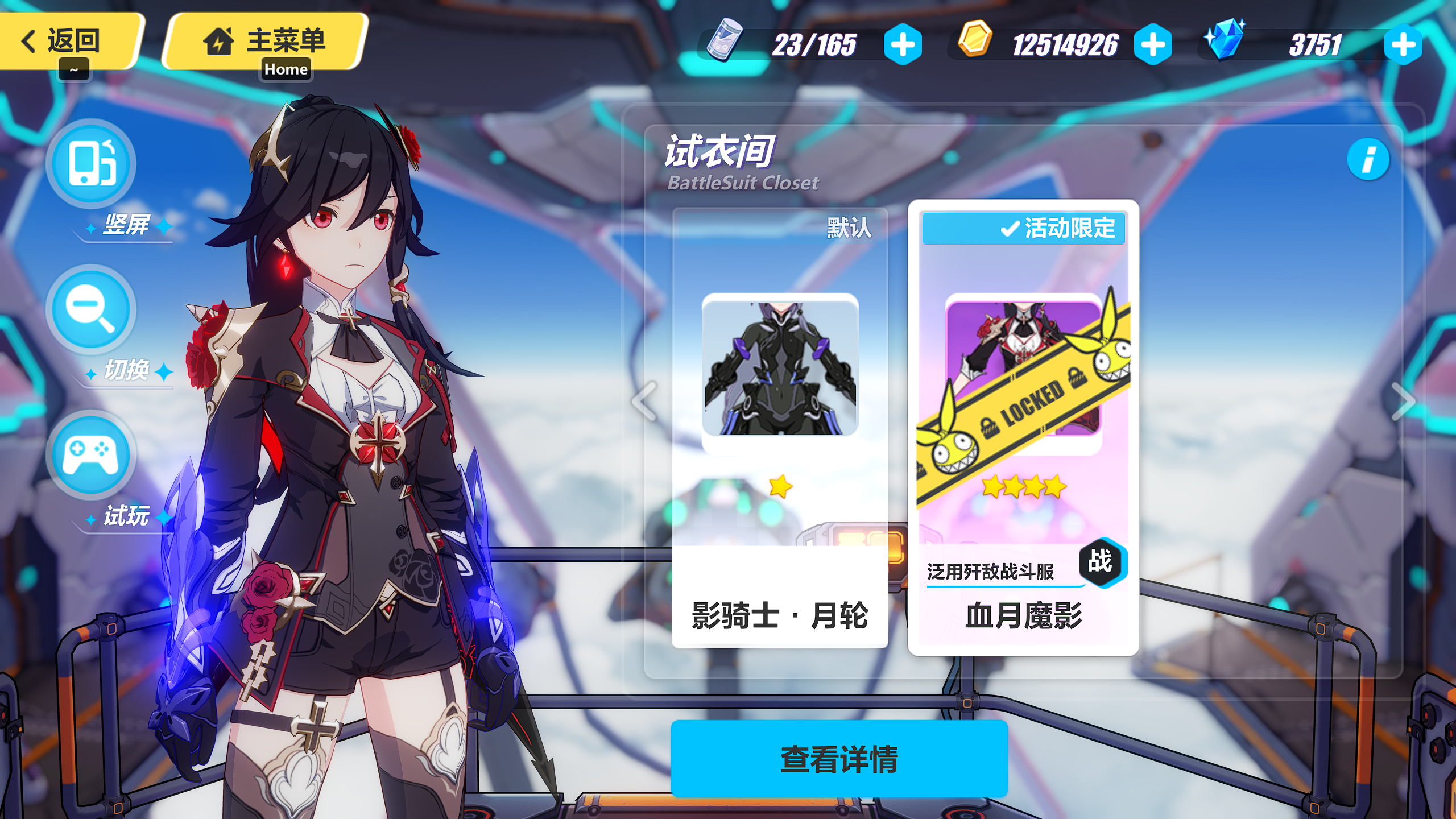Switch to portrait mode with 竖屏
Screen dimensions: 1456x819
pyautogui.click(x=91, y=164)
